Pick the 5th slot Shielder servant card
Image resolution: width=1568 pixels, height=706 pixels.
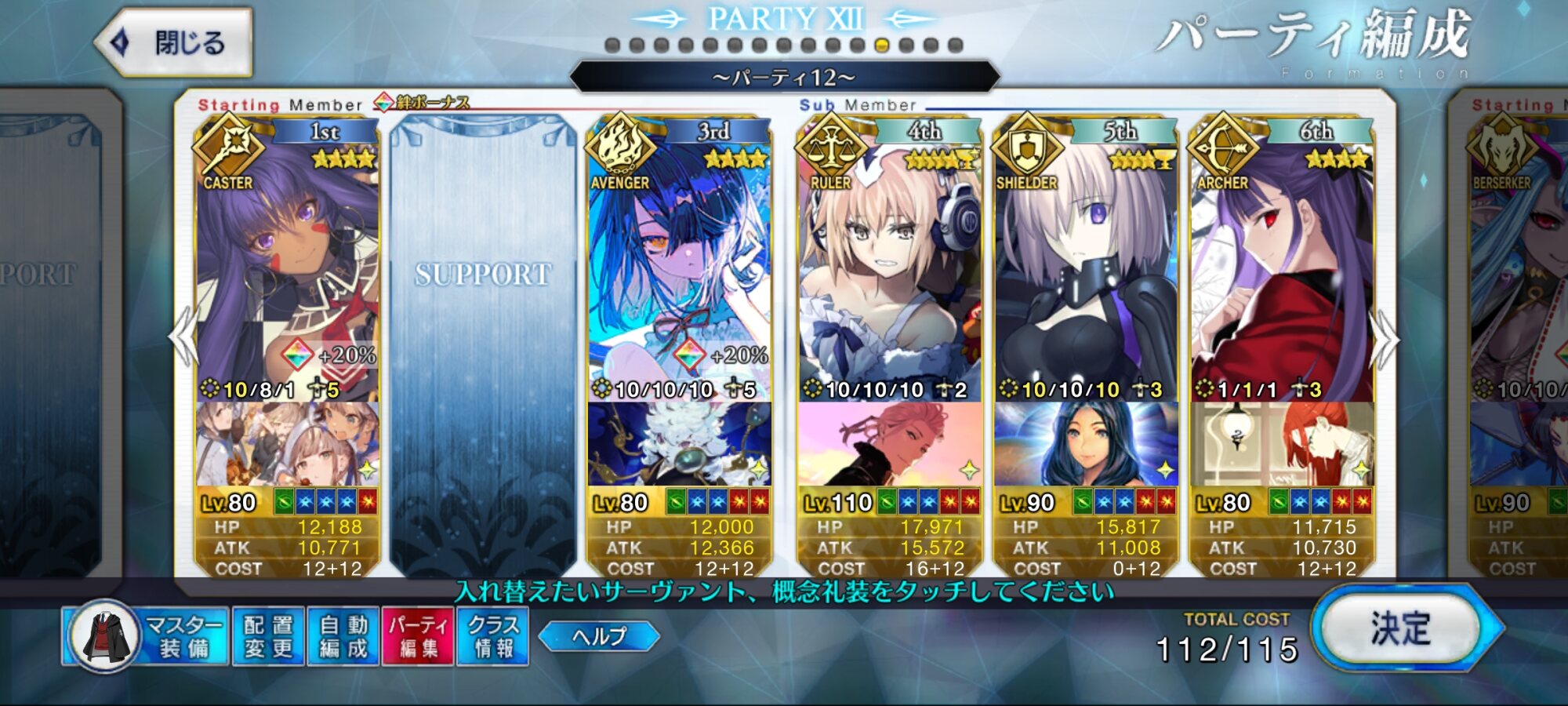(x=1086, y=267)
